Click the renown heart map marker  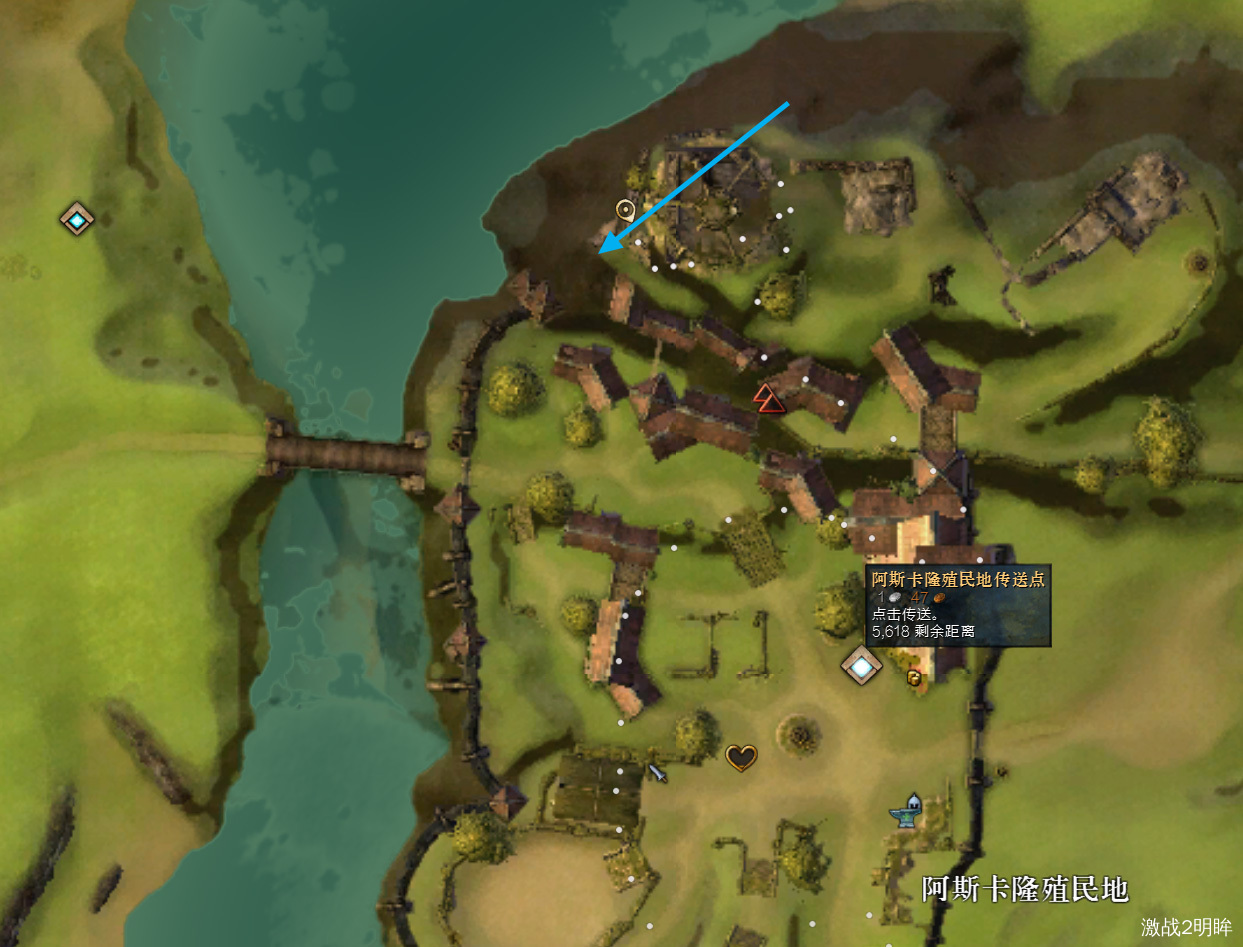coord(740,757)
